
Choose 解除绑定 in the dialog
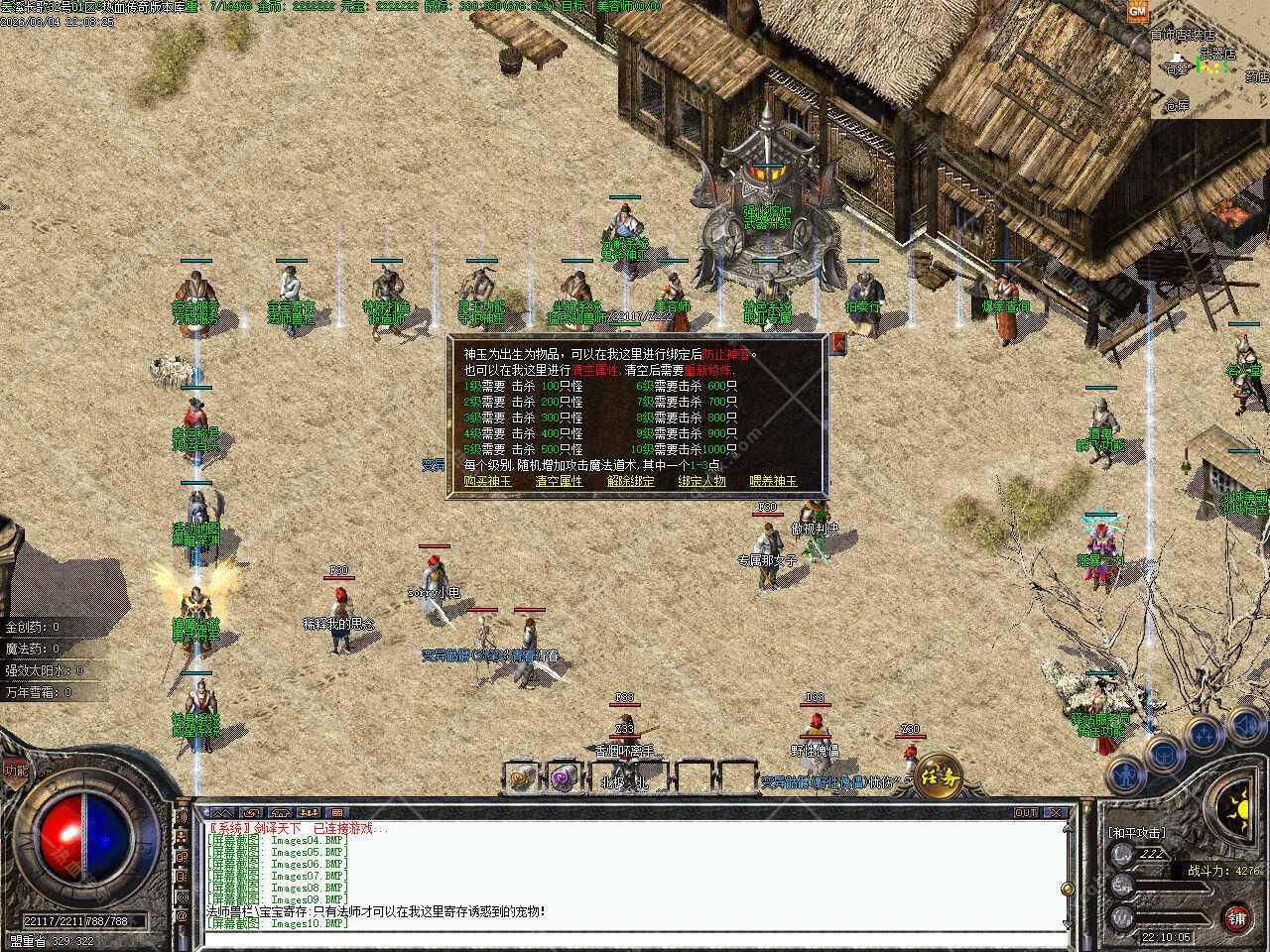(x=631, y=481)
